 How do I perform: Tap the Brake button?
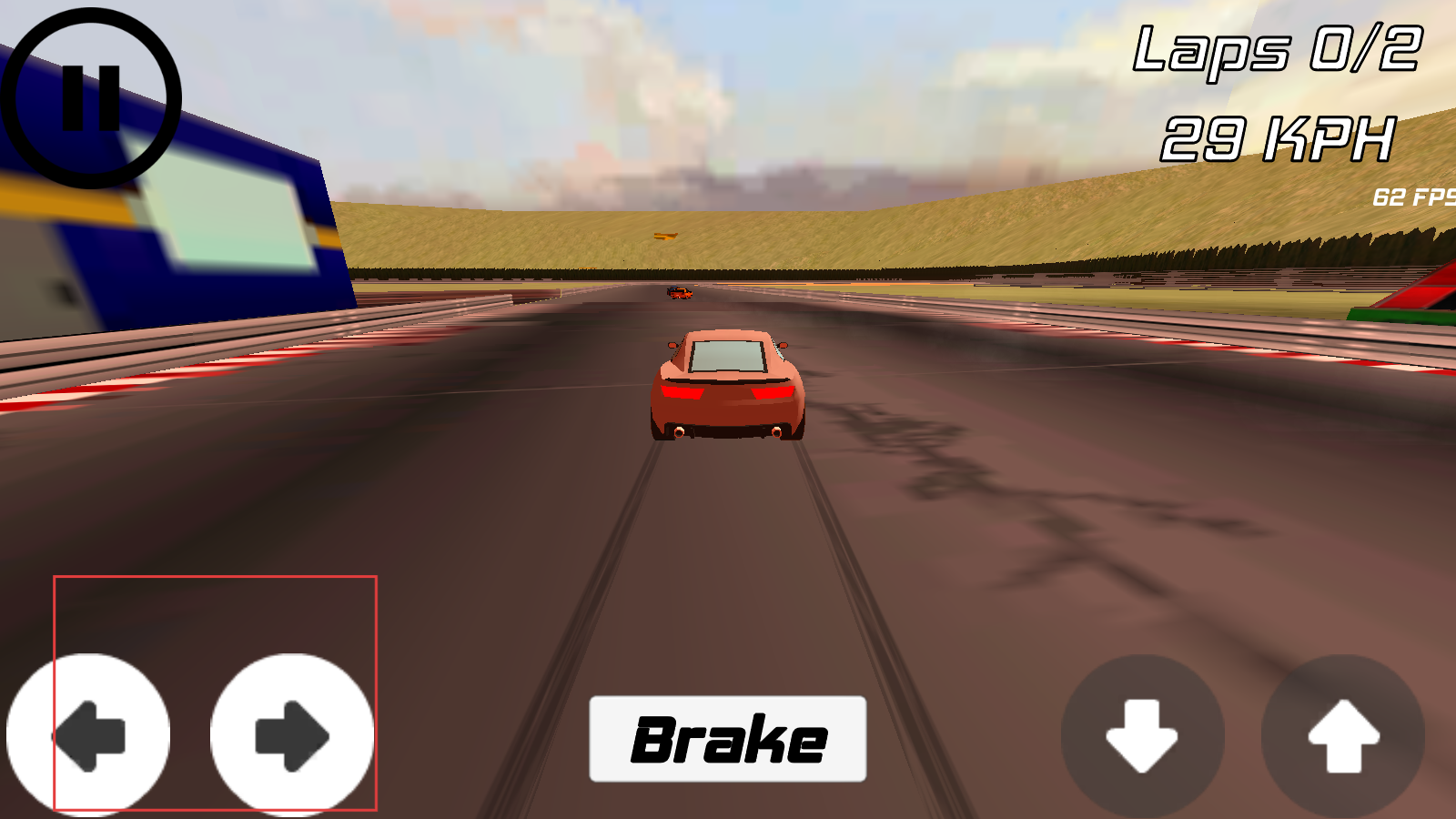pos(728,739)
